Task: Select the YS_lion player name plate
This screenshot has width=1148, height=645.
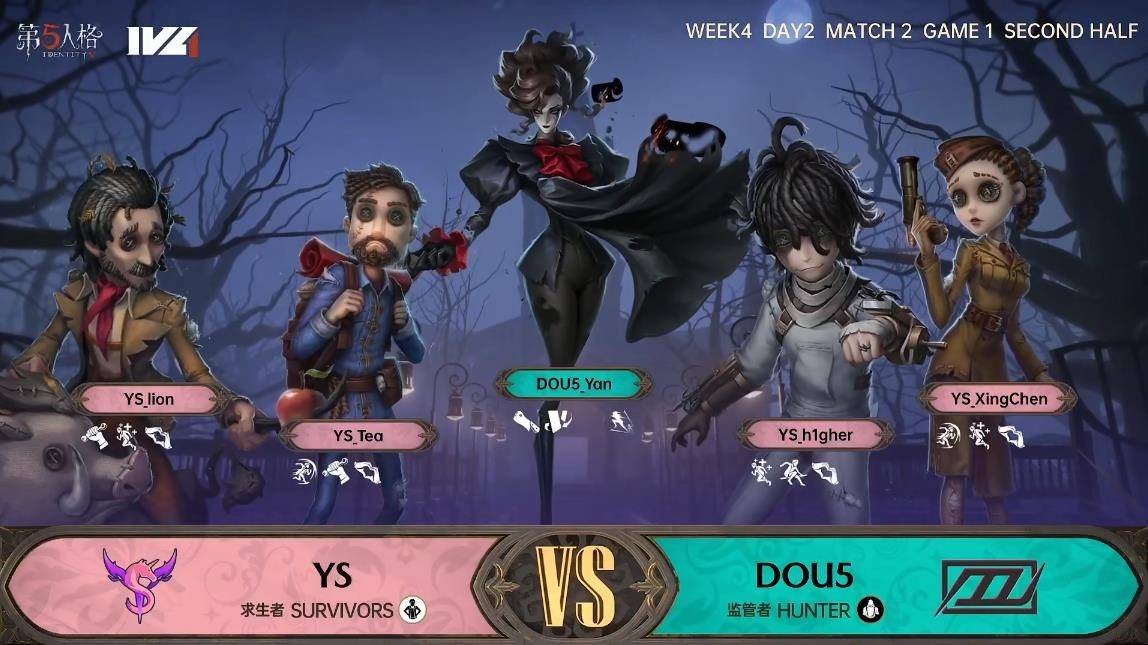Action: [149, 399]
